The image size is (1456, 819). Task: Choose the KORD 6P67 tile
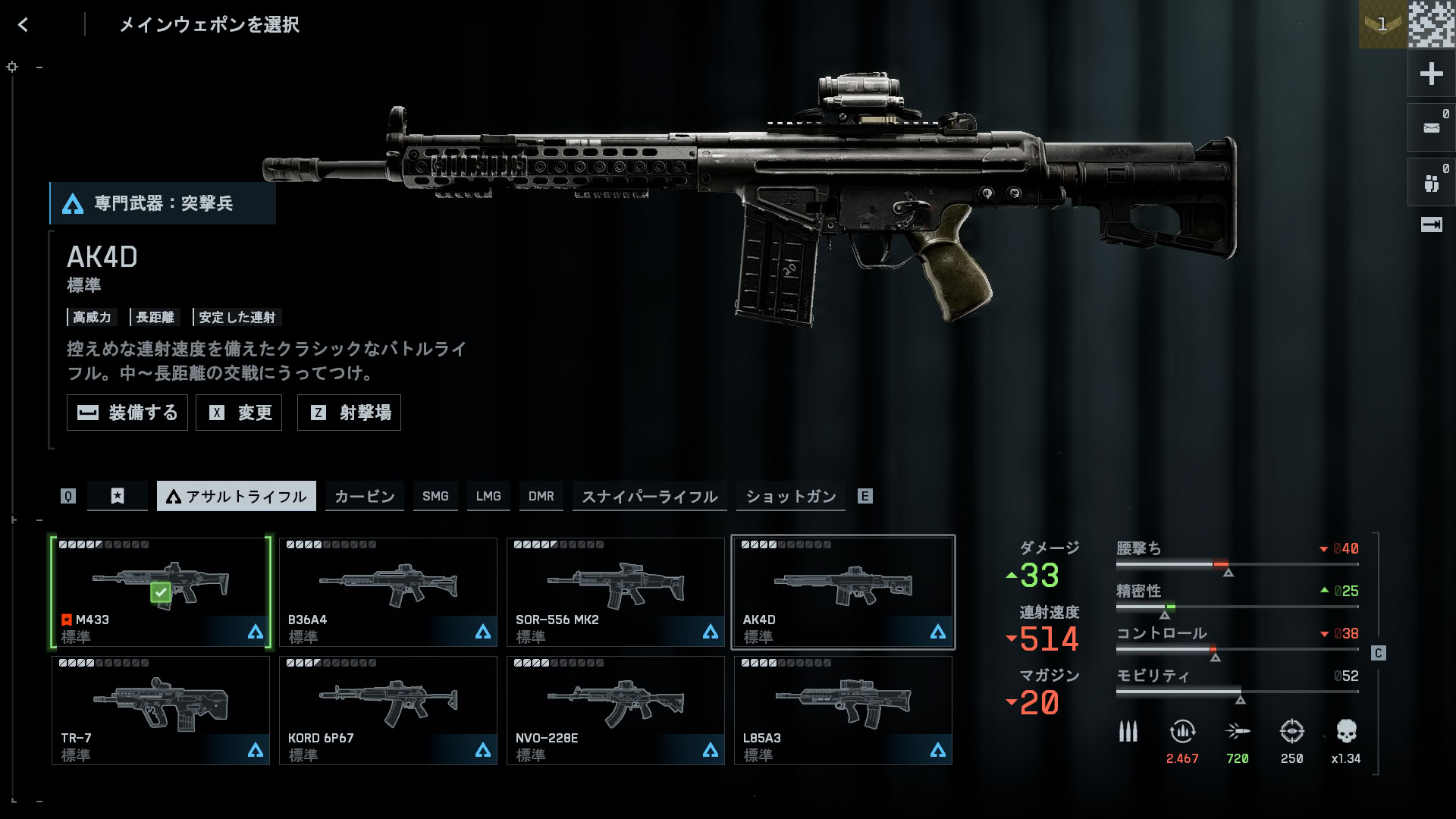click(388, 711)
